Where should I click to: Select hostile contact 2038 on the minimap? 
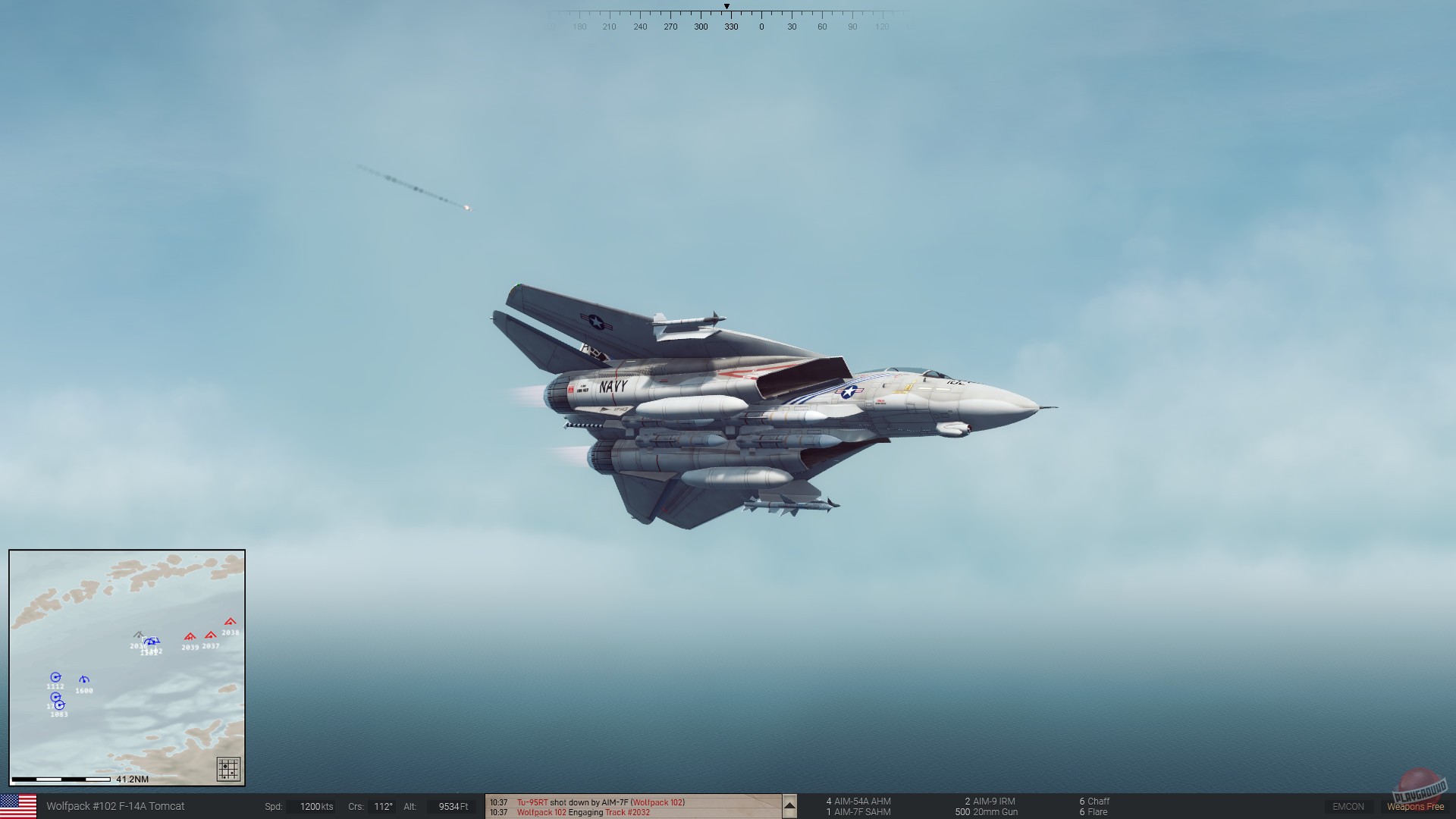[x=229, y=621]
